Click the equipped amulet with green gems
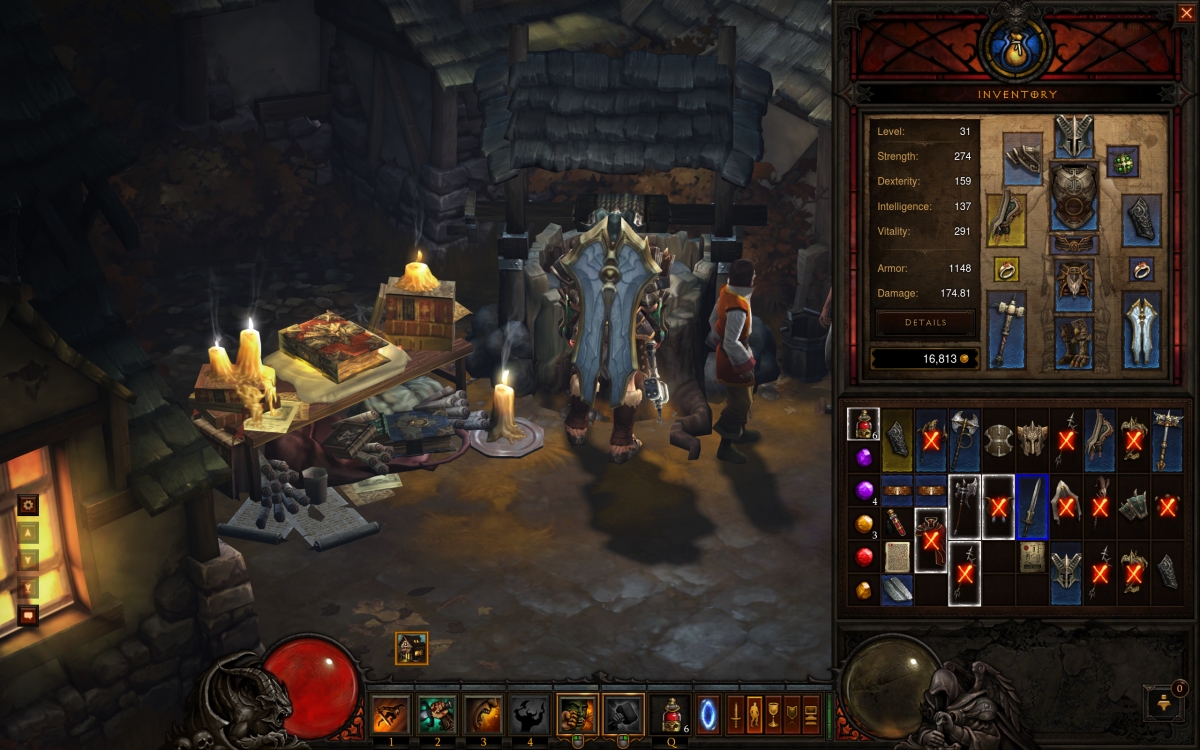The height and width of the screenshot is (750, 1200). [x=1125, y=161]
